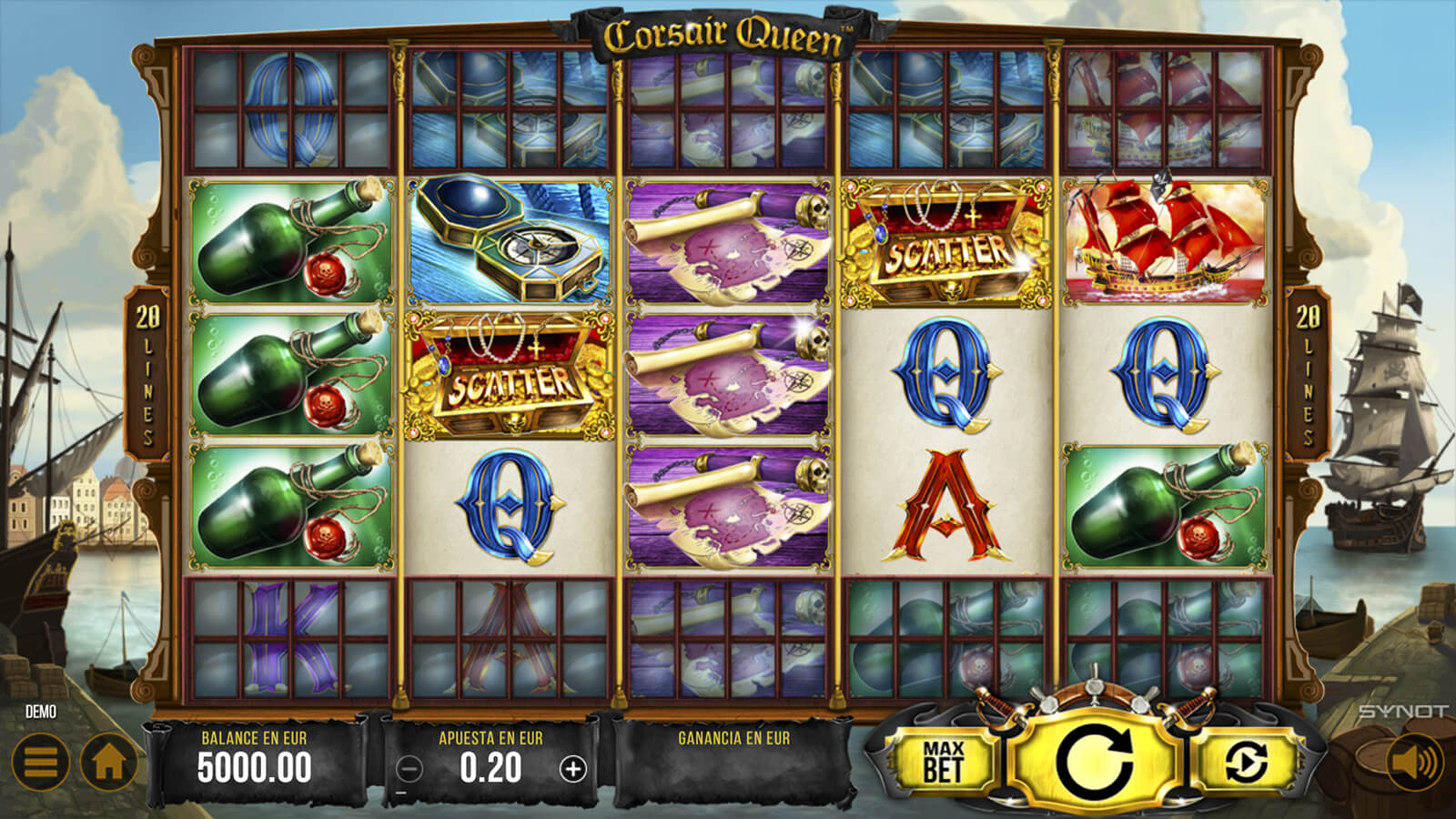The width and height of the screenshot is (1456, 819).
Task: Open the hamburger menu
Action: (x=40, y=762)
